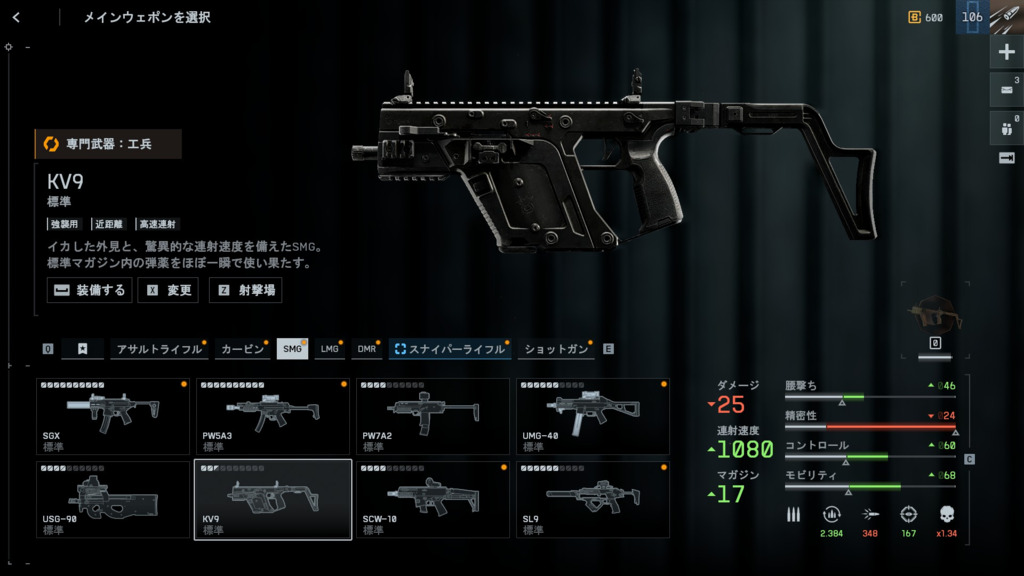Pick the SL9 weapon tile

[592, 499]
